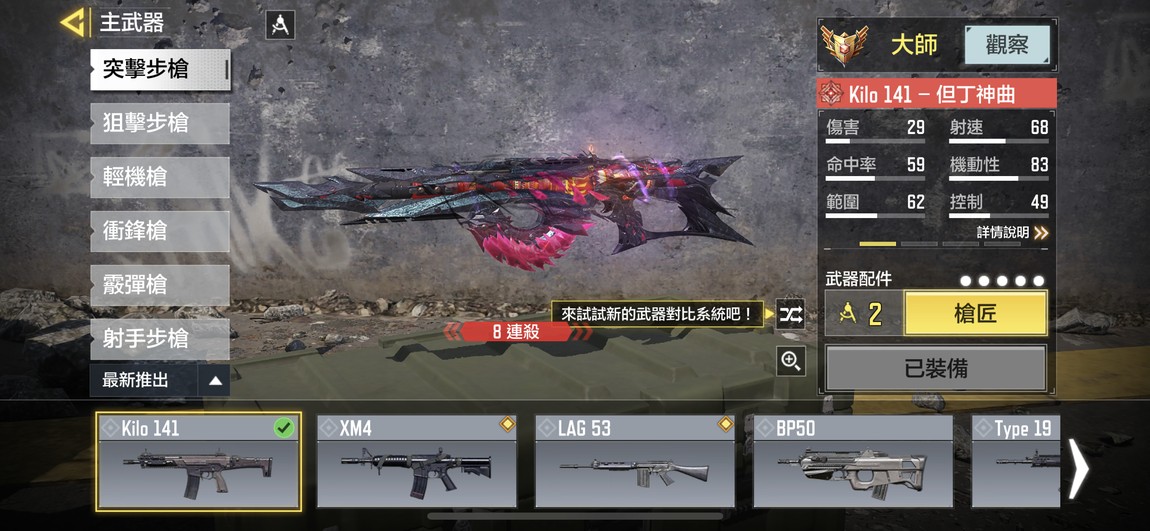Open the 最新推出 sort dropdown

[160, 380]
